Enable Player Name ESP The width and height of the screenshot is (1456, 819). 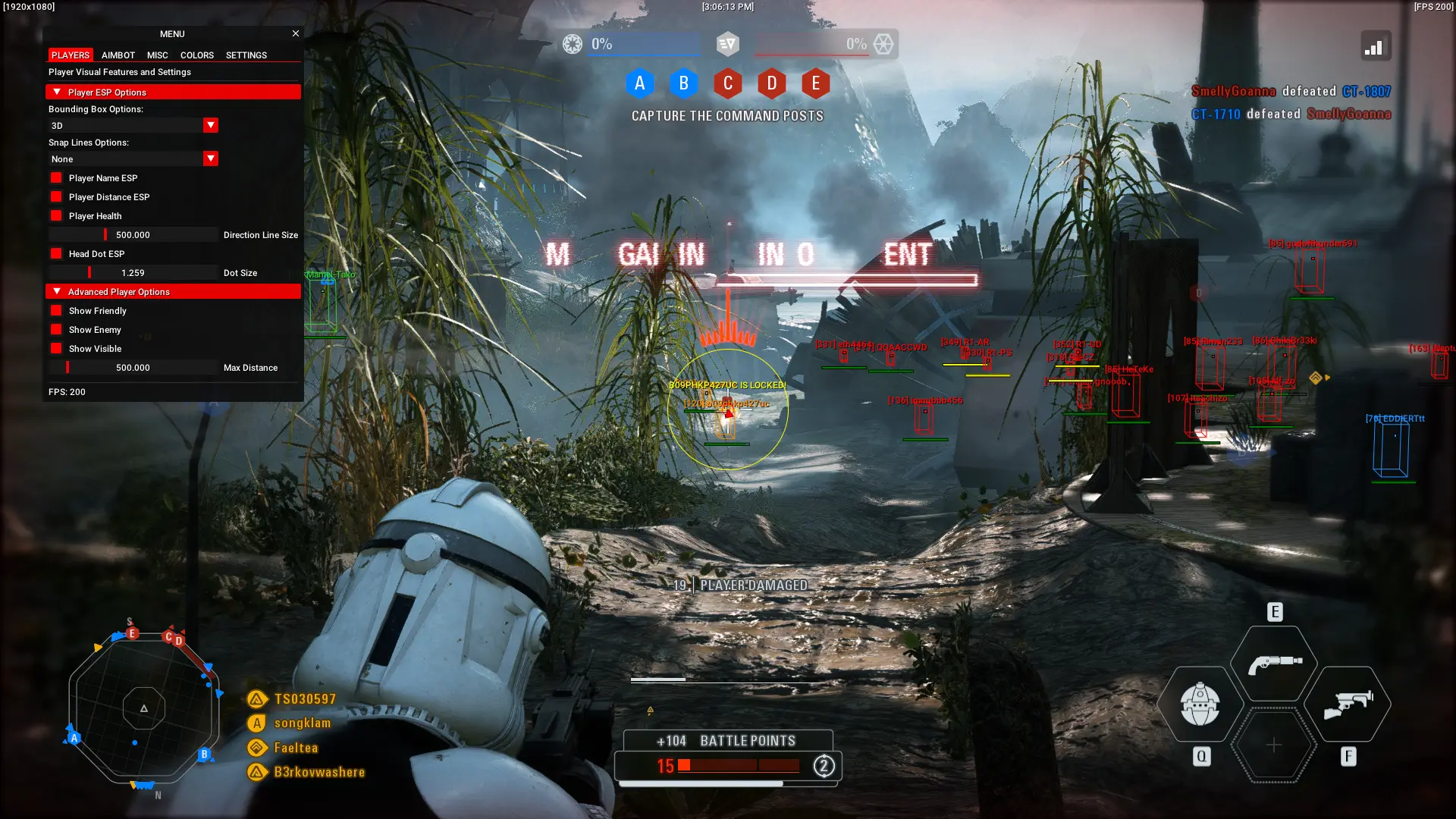[x=56, y=177]
